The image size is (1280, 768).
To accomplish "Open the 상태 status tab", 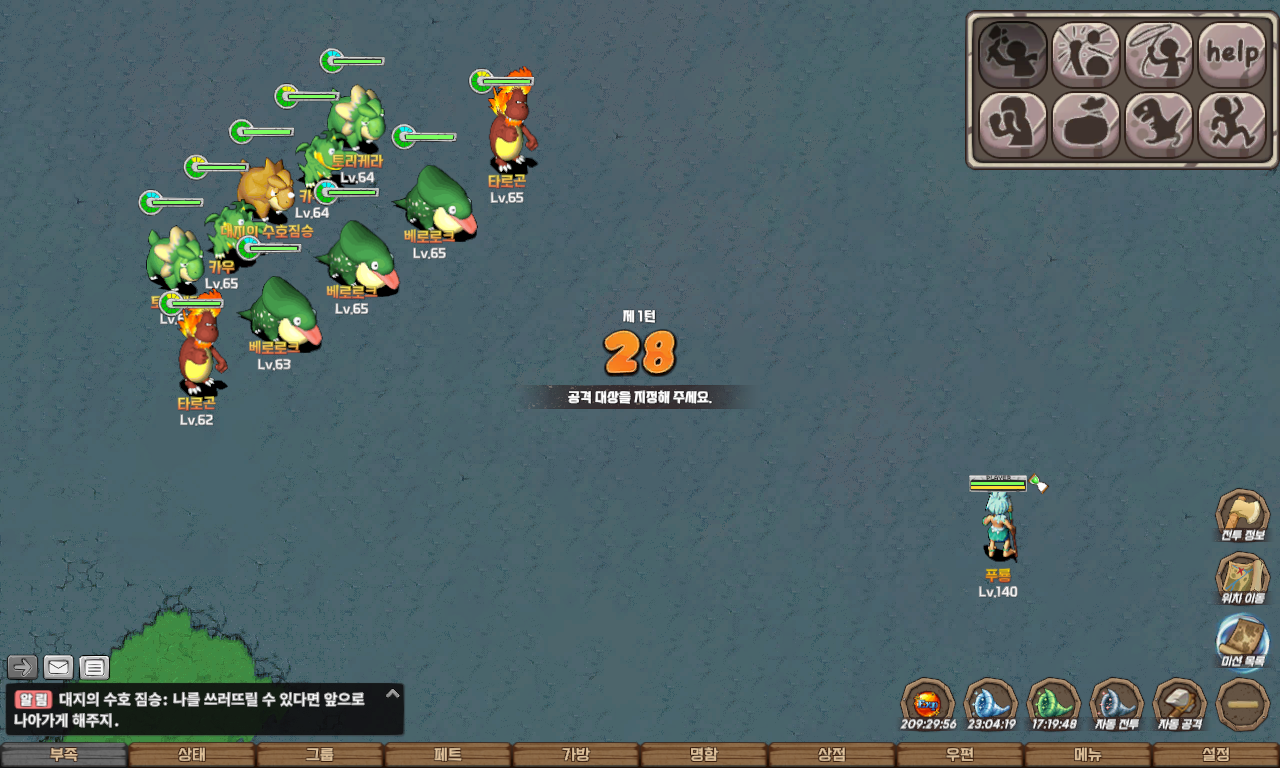I will pyautogui.click(x=192, y=755).
